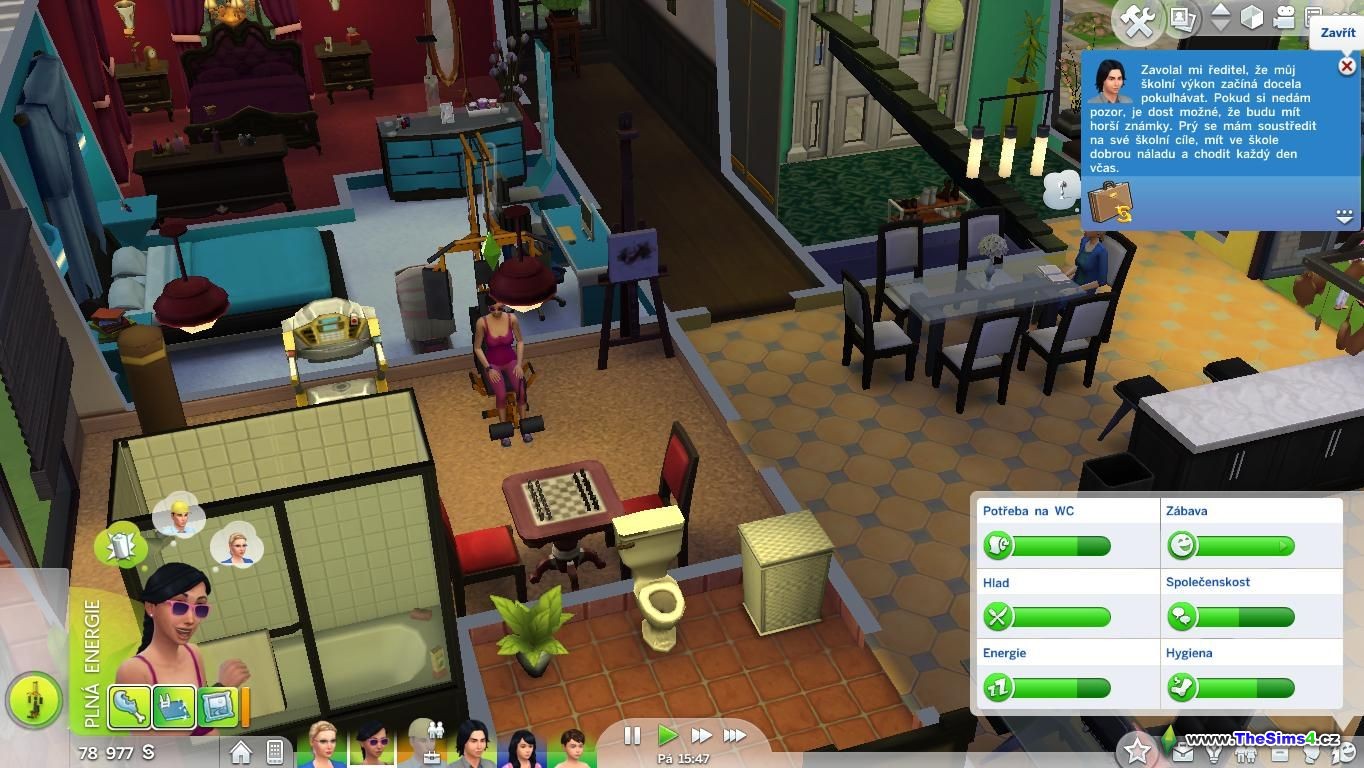The width and height of the screenshot is (1364, 768).
Task: Set game speed to ultra speed
Action: pyautogui.click(x=735, y=736)
